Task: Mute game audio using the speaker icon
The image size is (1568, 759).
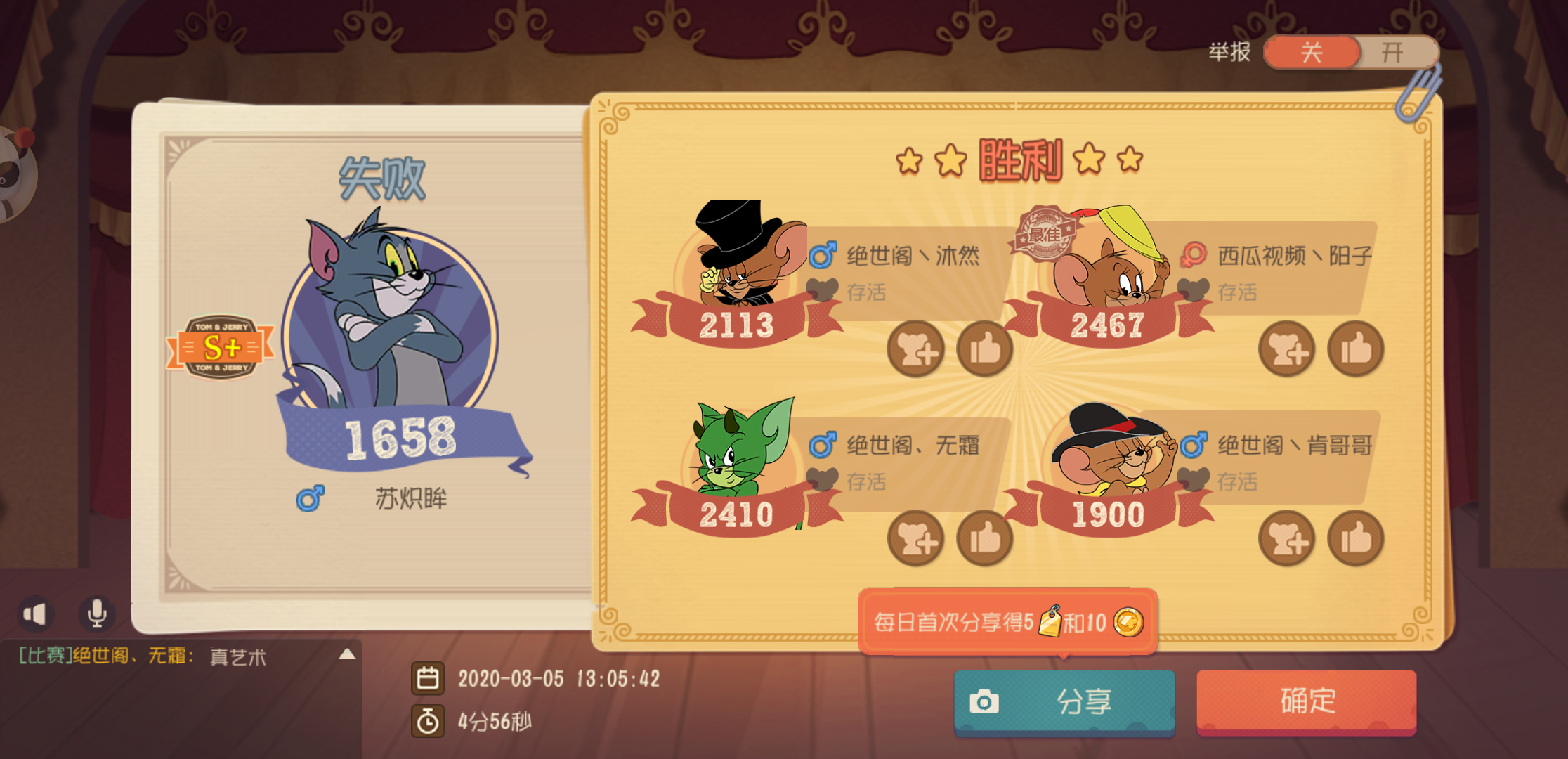Action: coord(37,613)
